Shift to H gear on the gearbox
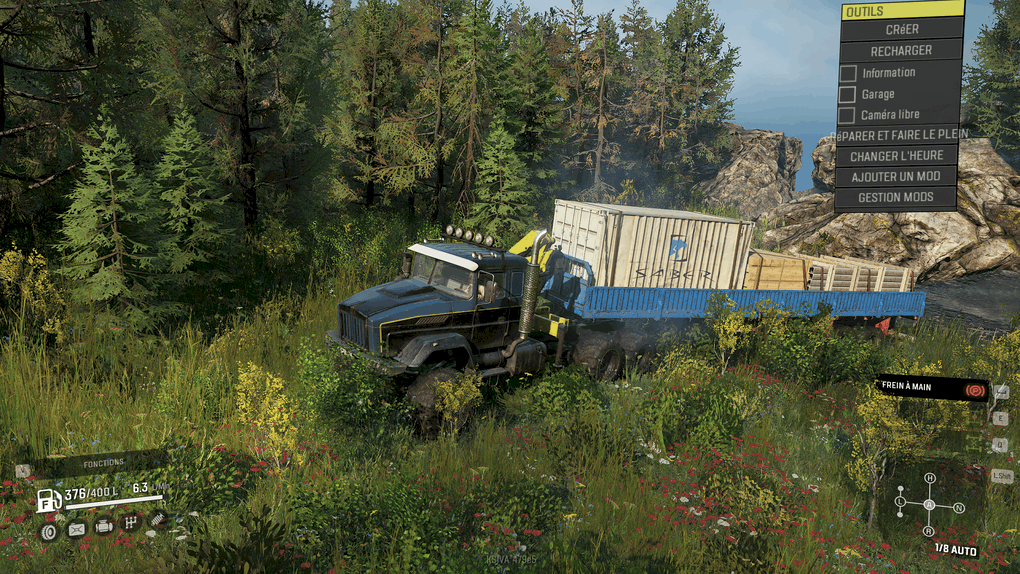The width and height of the screenshot is (1020, 574). tap(929, 479)
